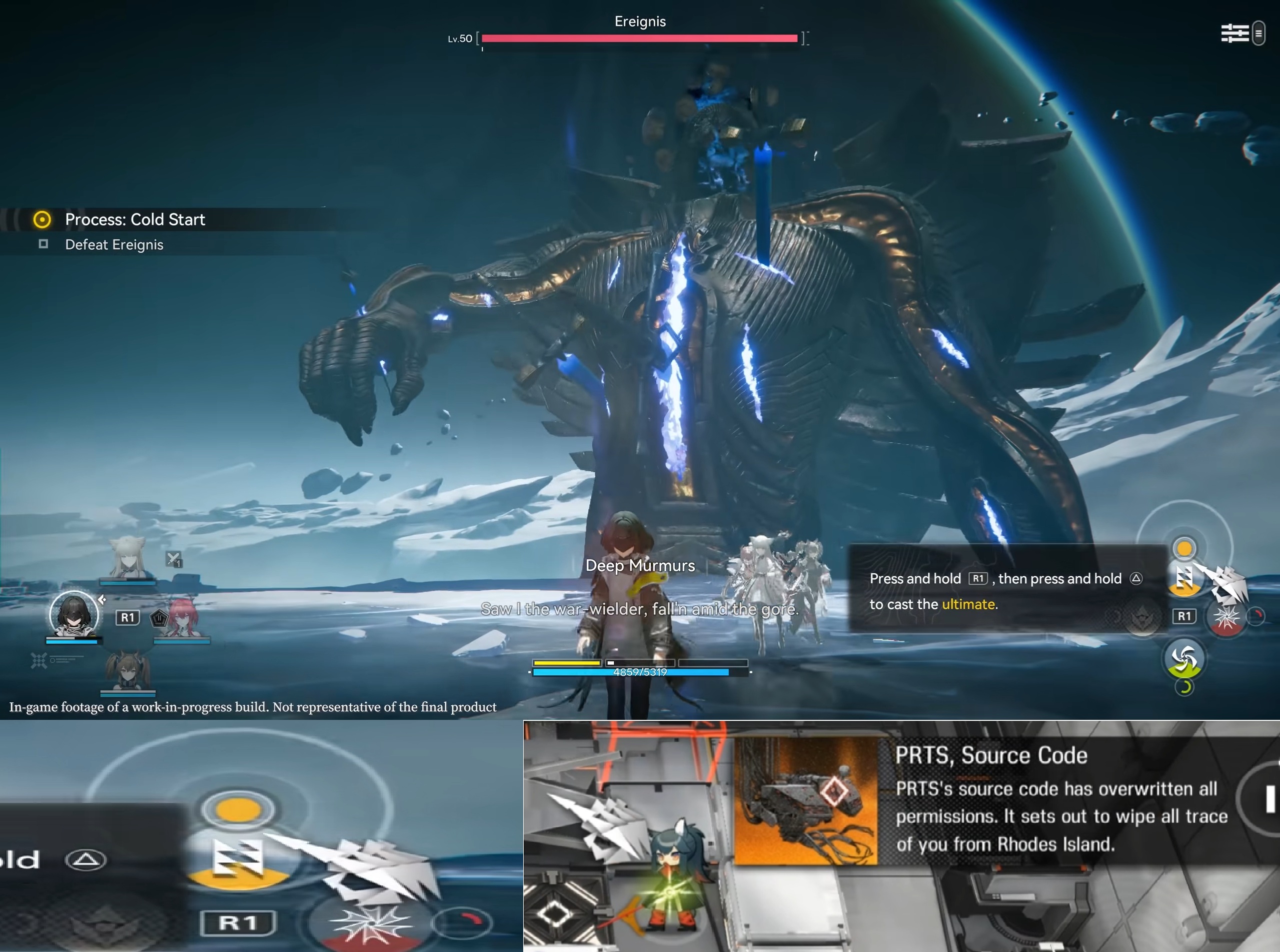Switch to the white-haired cat-eared party member

(128, 558)
